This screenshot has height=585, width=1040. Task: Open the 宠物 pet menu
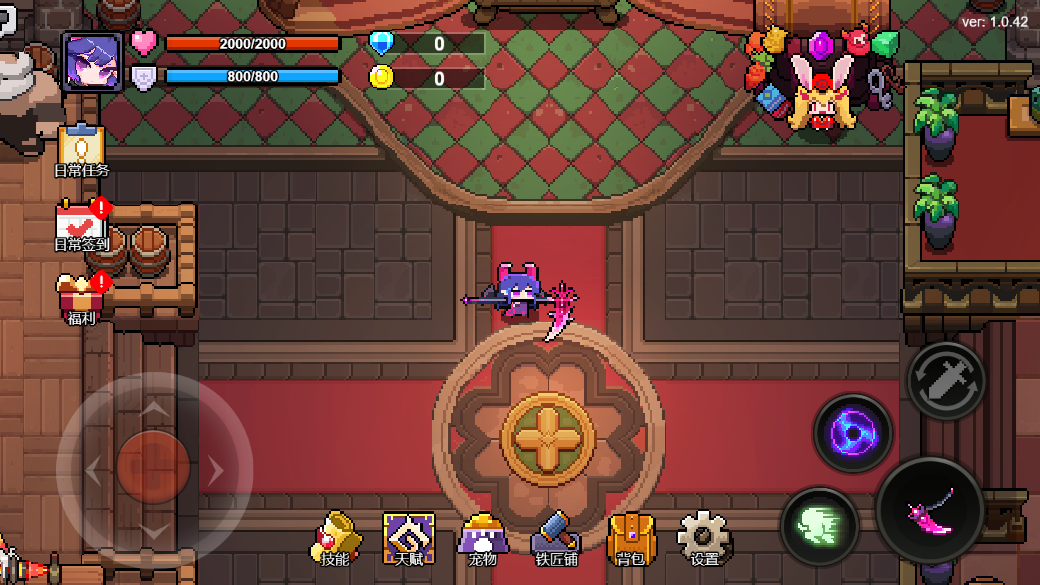[483, 538]
